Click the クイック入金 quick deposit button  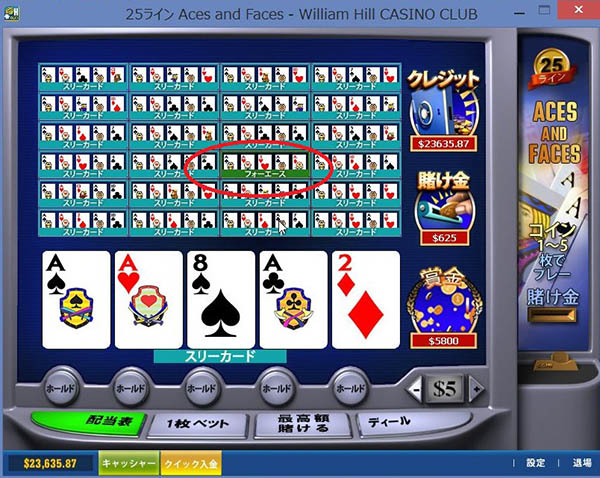tap(190, 463)
